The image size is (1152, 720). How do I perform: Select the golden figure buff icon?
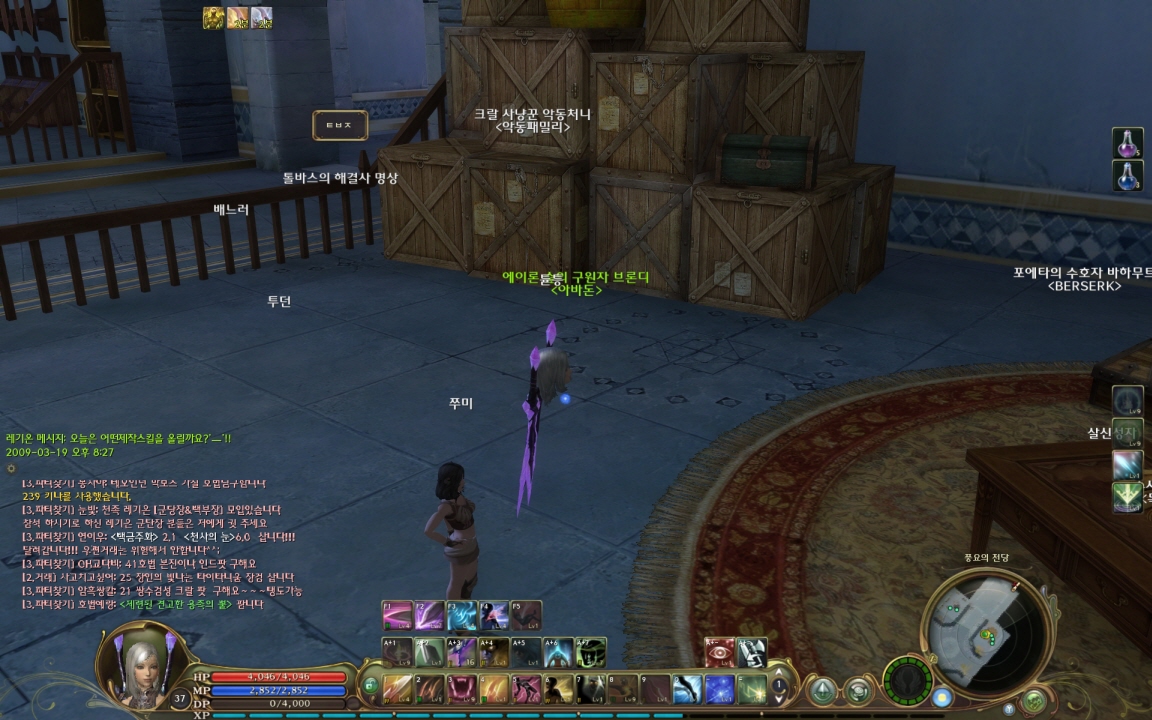click(213, 17)
